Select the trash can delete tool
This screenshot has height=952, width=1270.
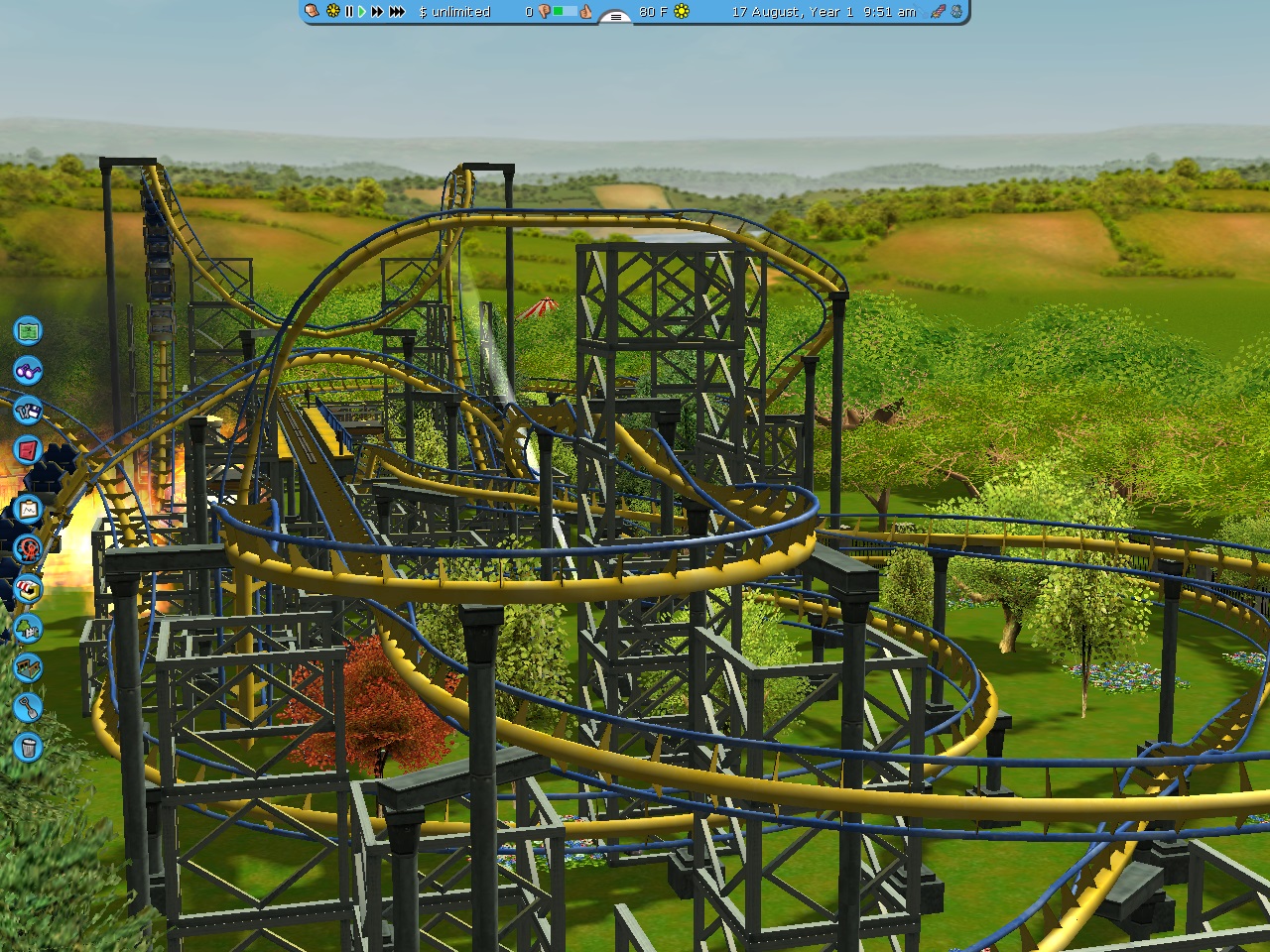(x=28, y=748)
